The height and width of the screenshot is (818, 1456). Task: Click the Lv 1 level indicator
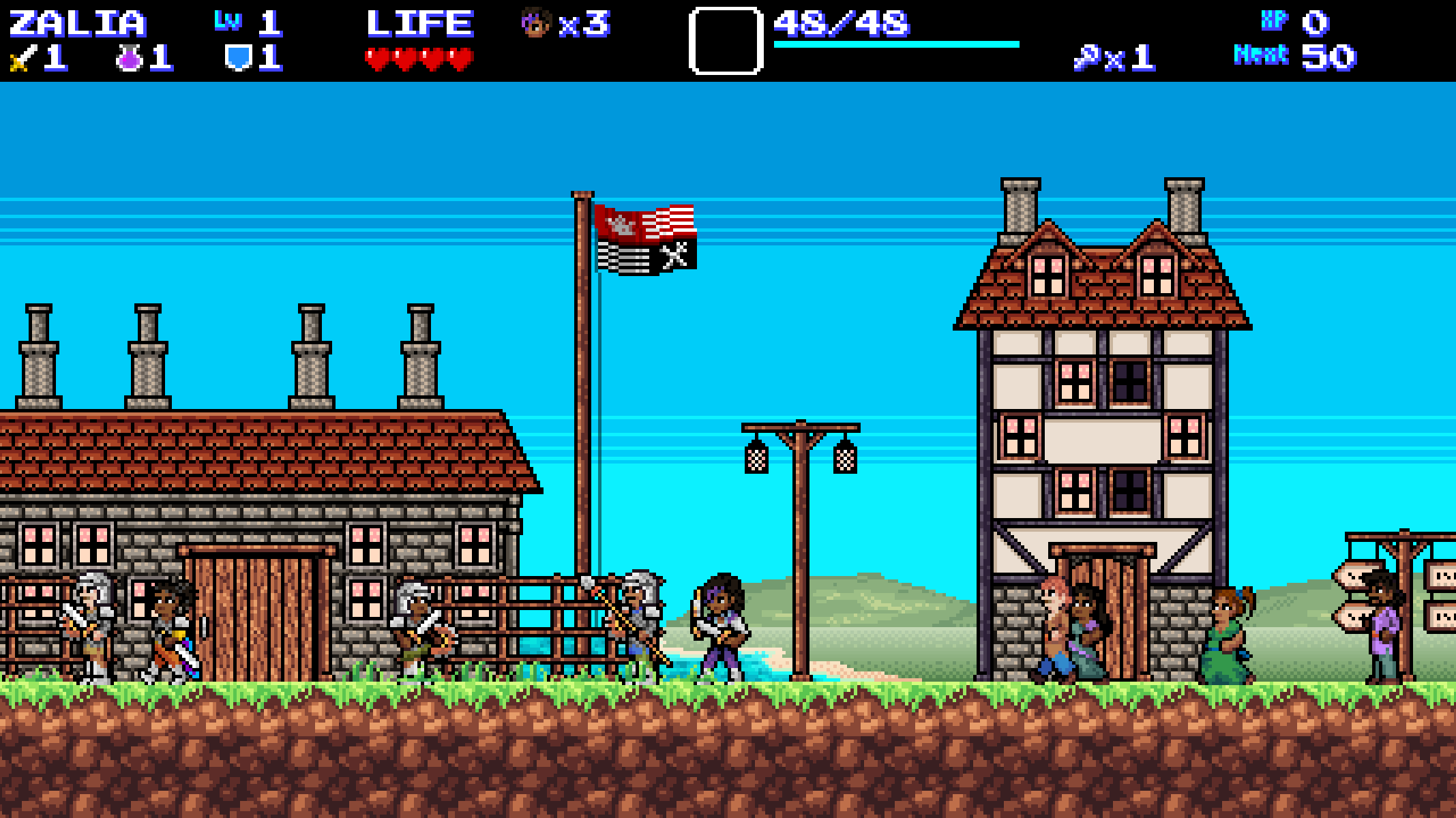(246, 25)
